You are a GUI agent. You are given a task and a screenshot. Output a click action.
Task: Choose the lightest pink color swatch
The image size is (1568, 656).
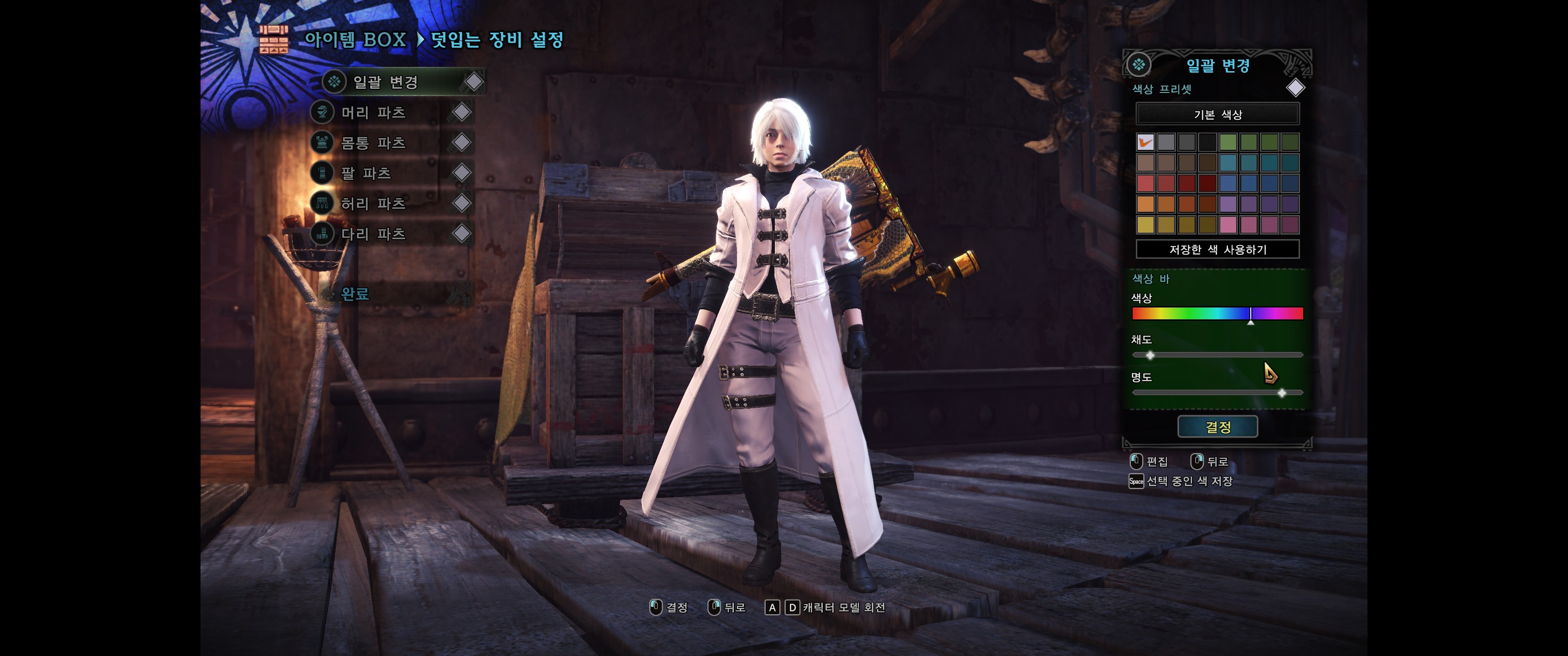coord(1228,225)
